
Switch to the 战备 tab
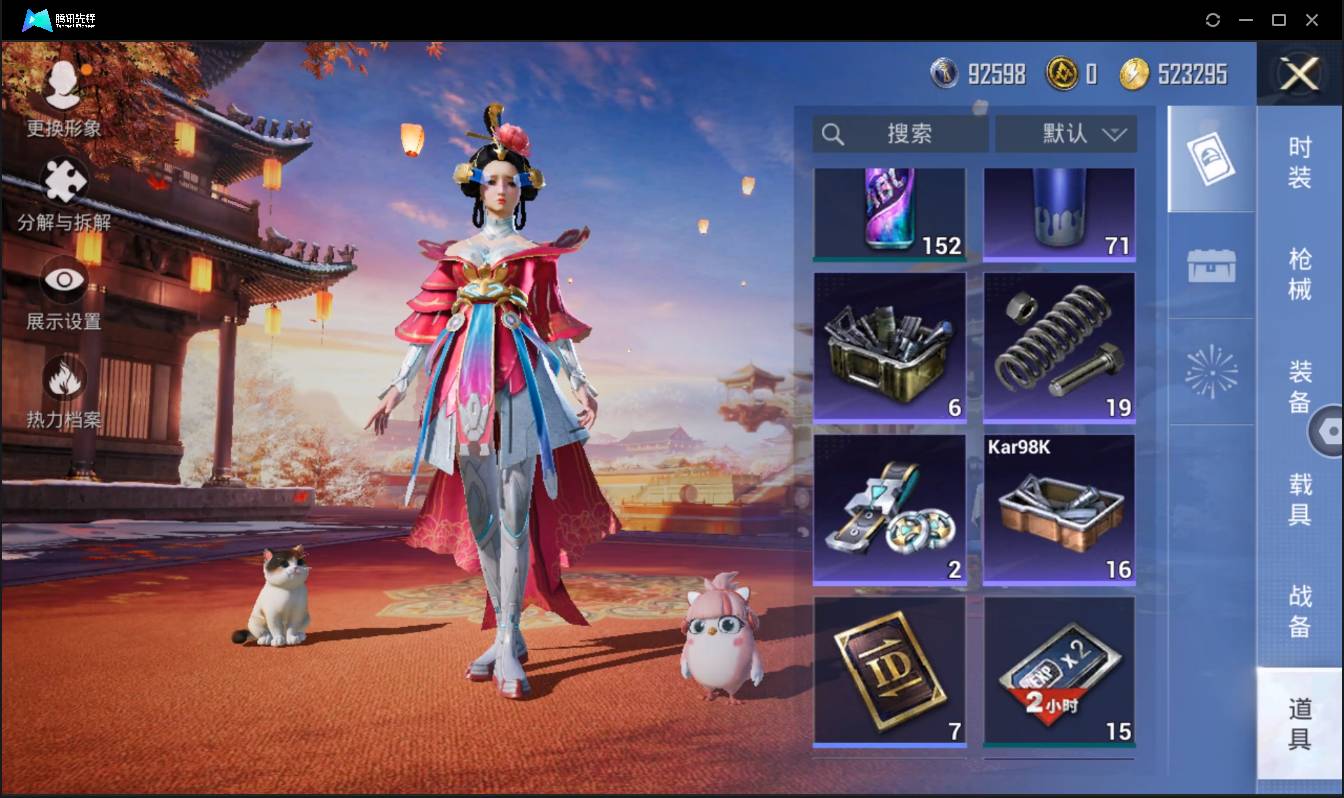click(1299, 611)
